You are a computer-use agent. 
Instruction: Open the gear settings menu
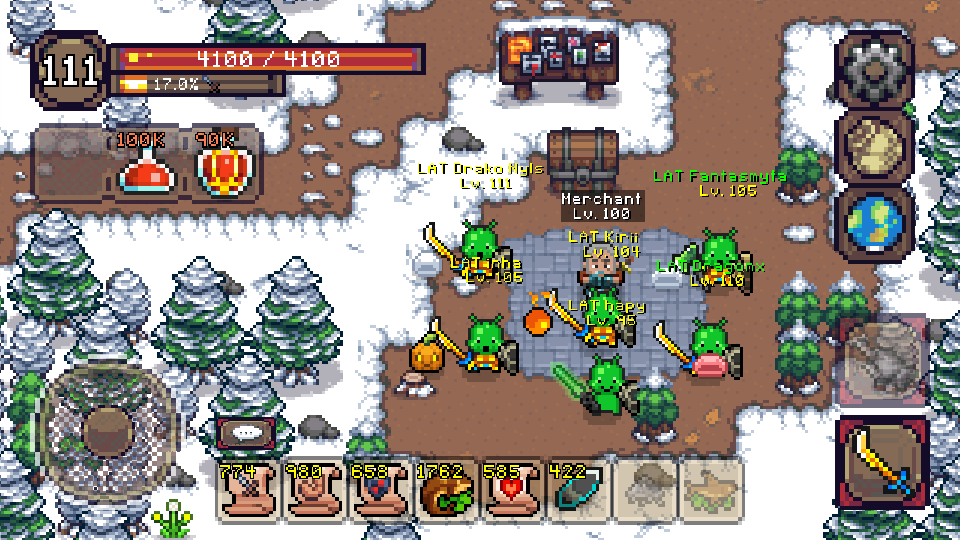coord(874,69)
